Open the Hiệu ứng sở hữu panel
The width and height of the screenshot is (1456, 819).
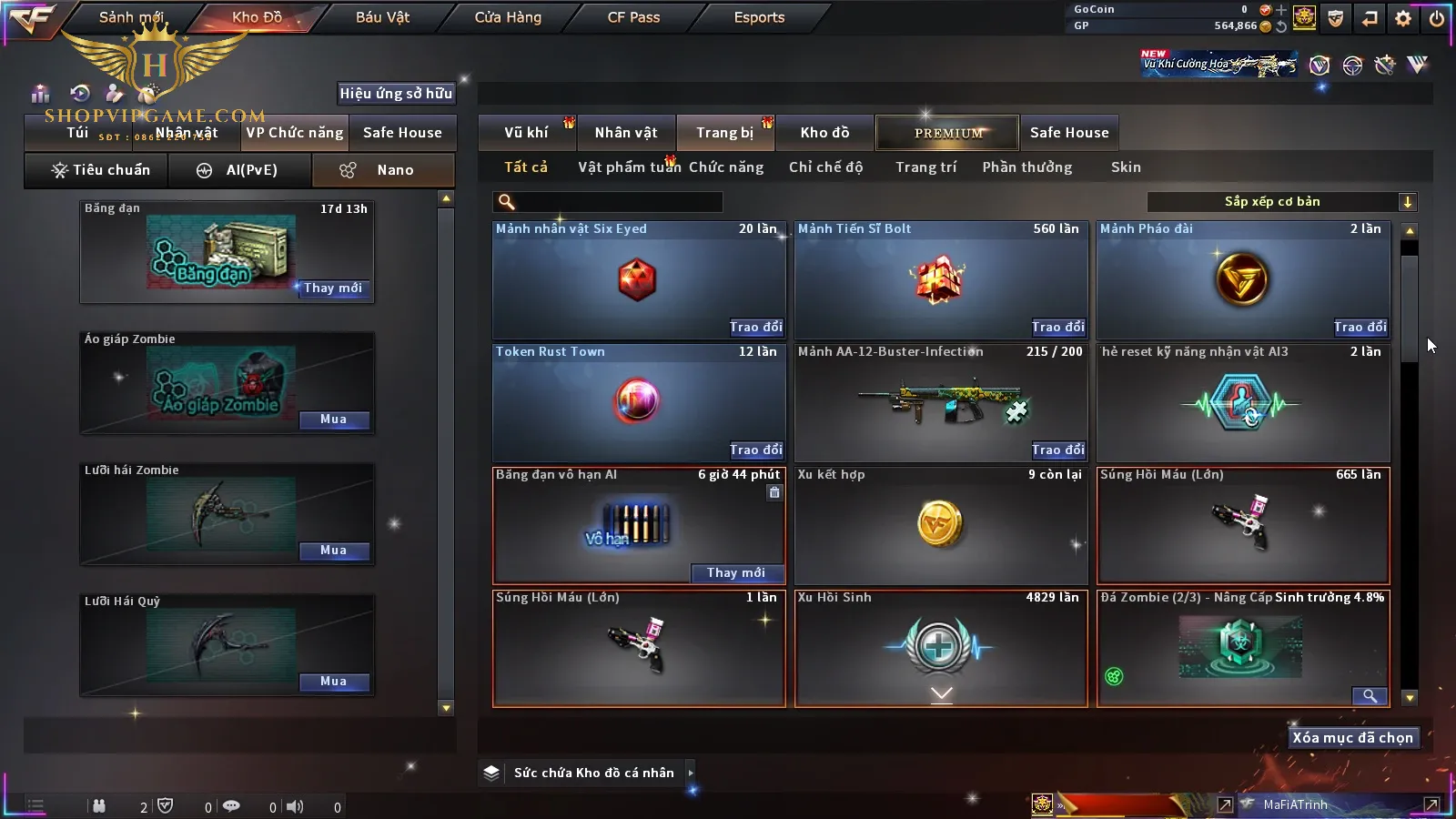(395, 94)
